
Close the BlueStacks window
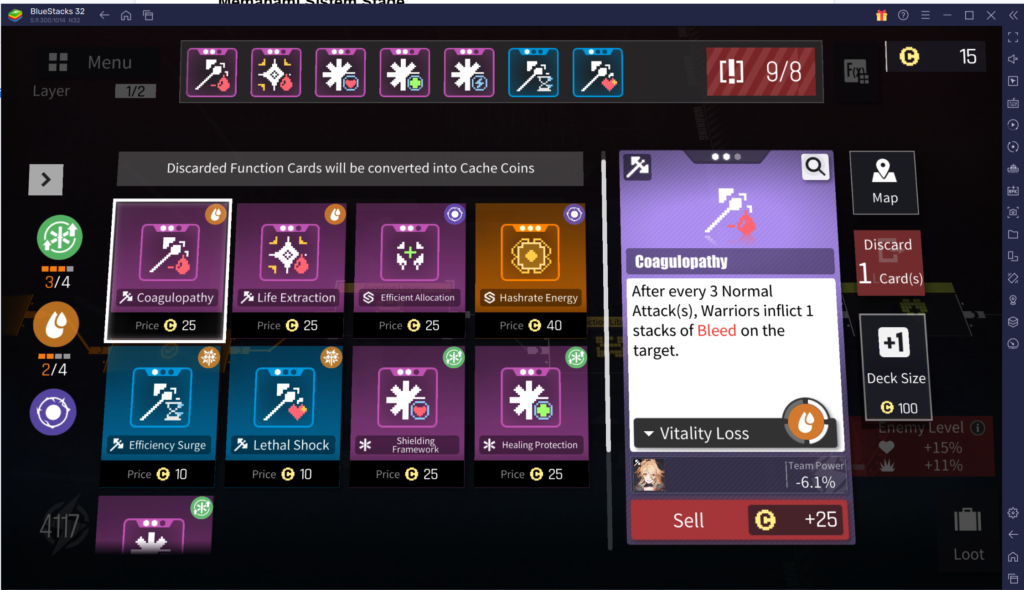(x=990, y=15)
